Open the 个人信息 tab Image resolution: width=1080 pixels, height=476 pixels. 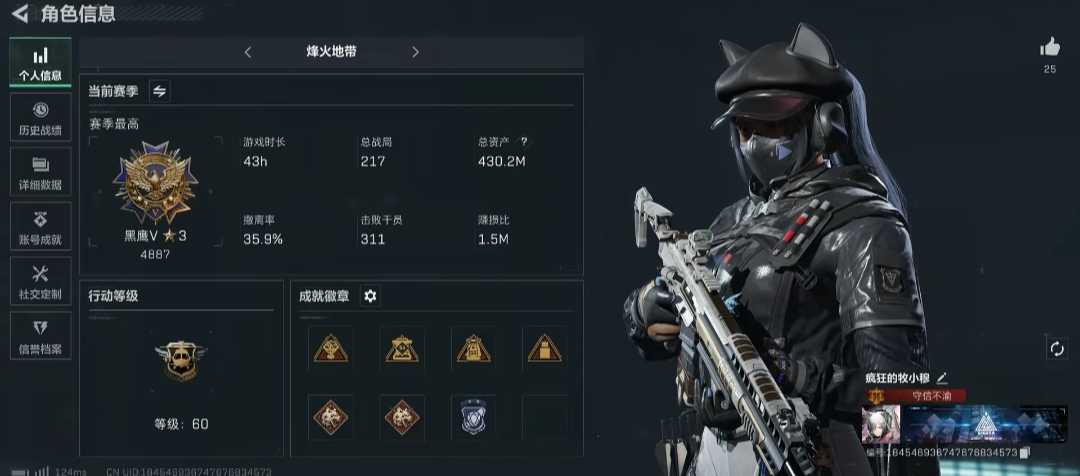coord(40,63)
